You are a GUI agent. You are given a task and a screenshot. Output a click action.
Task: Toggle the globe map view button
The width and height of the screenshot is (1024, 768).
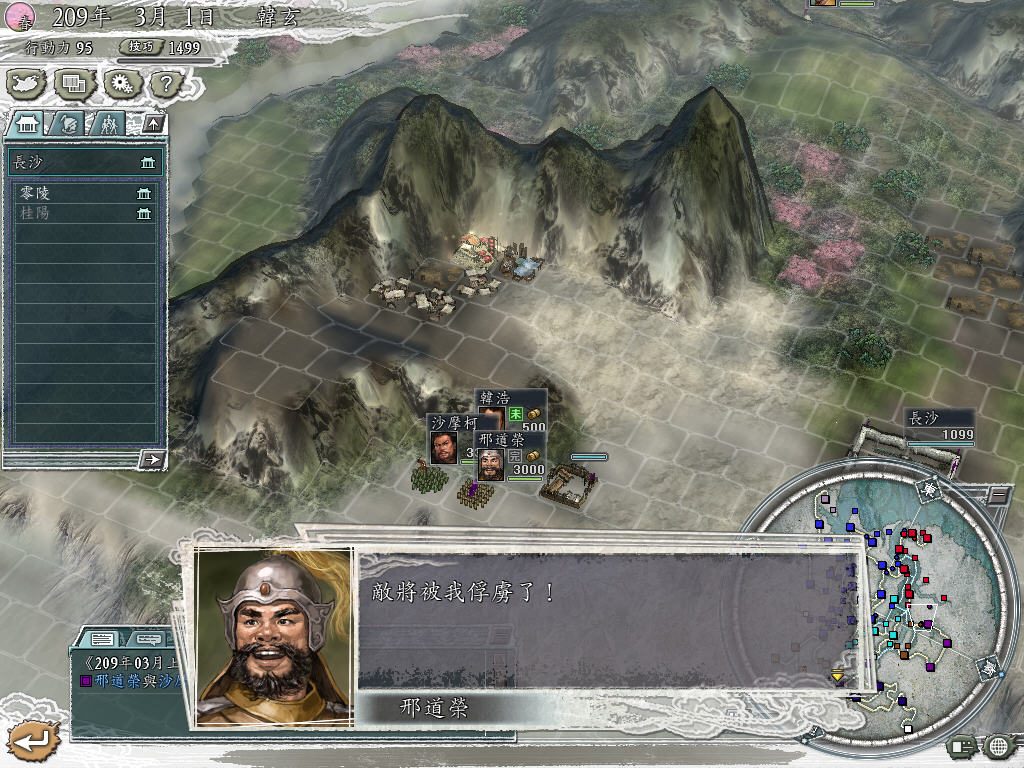tap(997, 745)
